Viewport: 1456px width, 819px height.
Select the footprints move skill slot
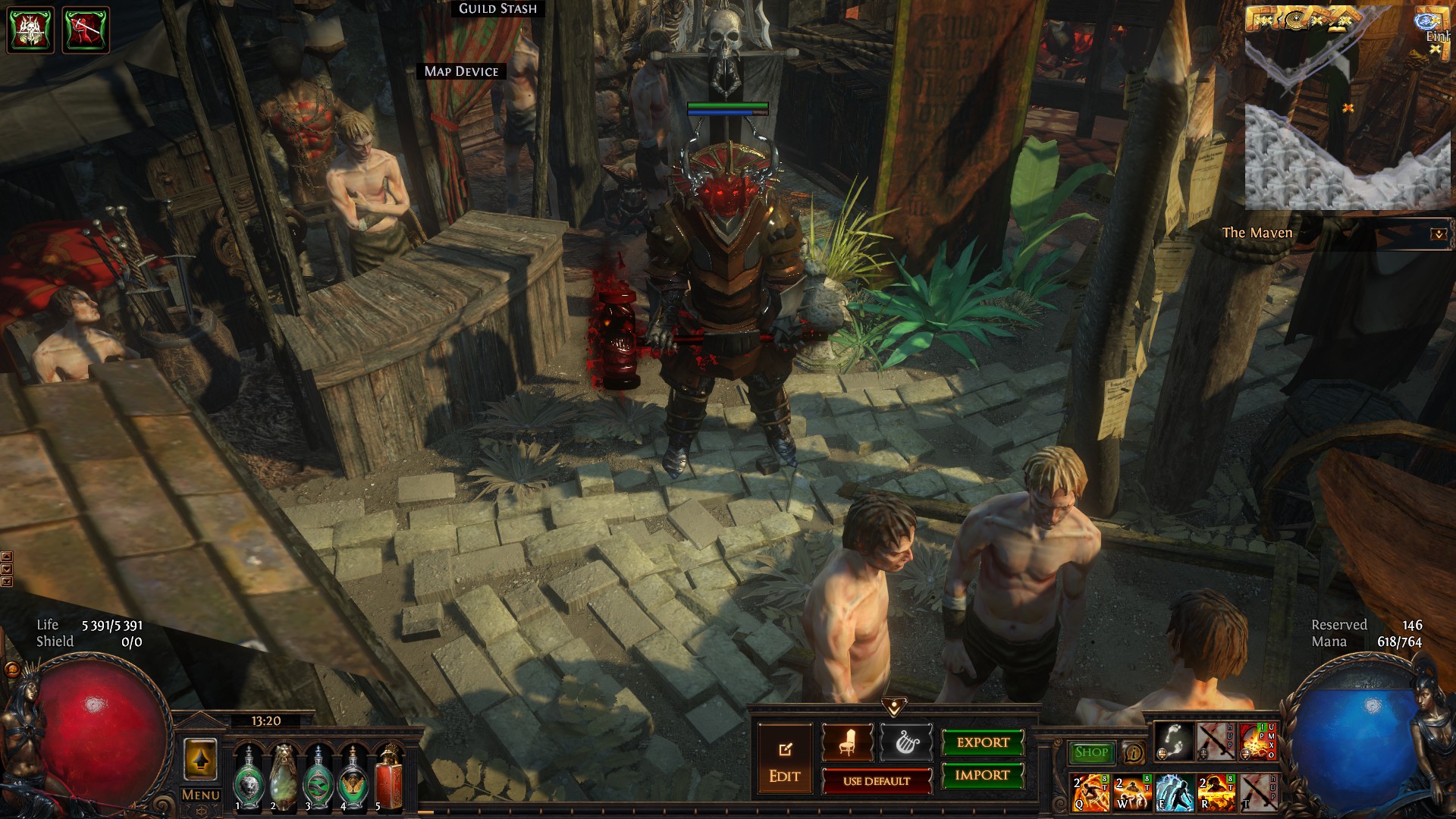pyautogui.click(x=1174, y=742)
